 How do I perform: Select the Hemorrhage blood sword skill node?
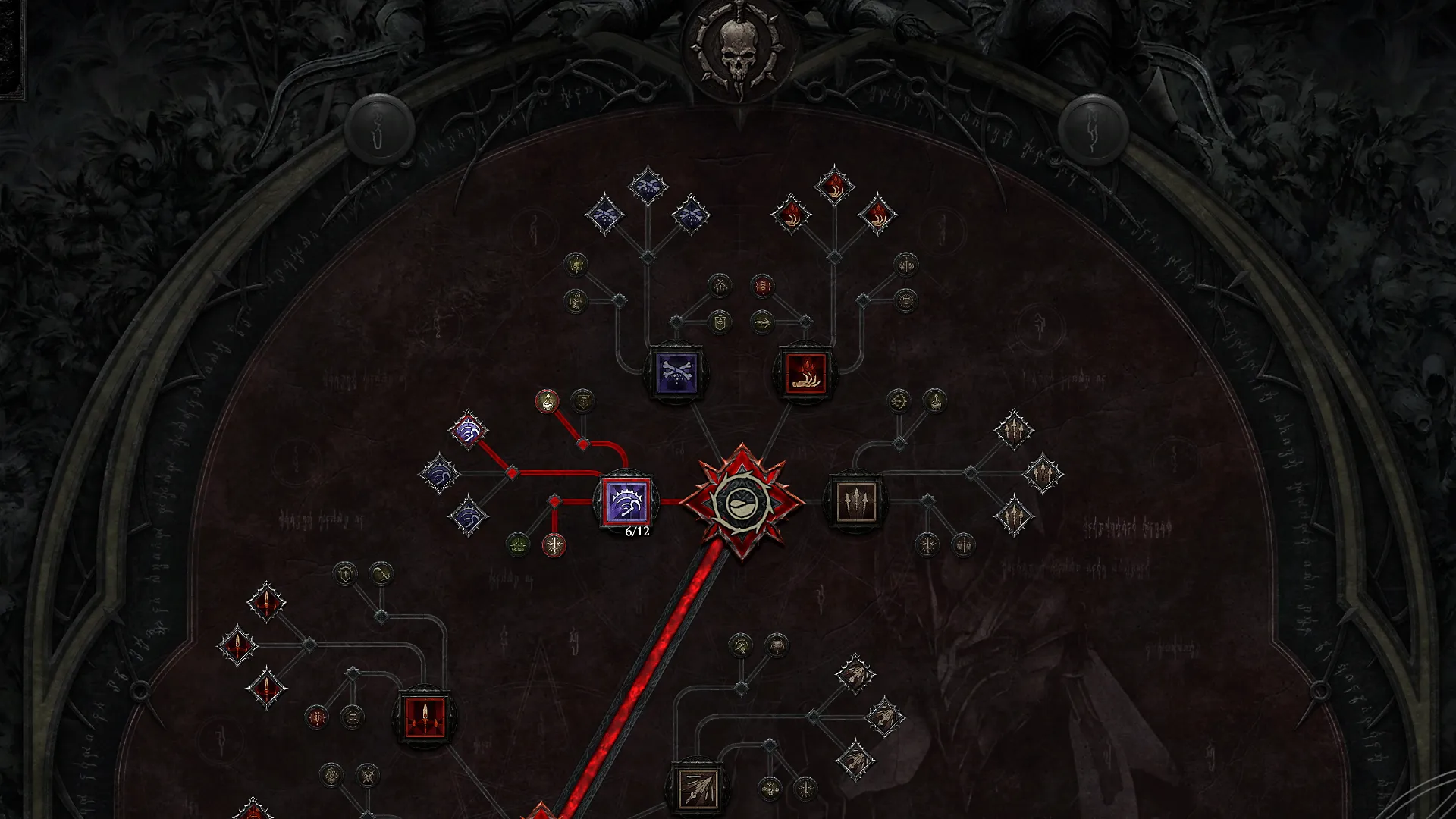(425, 717)
